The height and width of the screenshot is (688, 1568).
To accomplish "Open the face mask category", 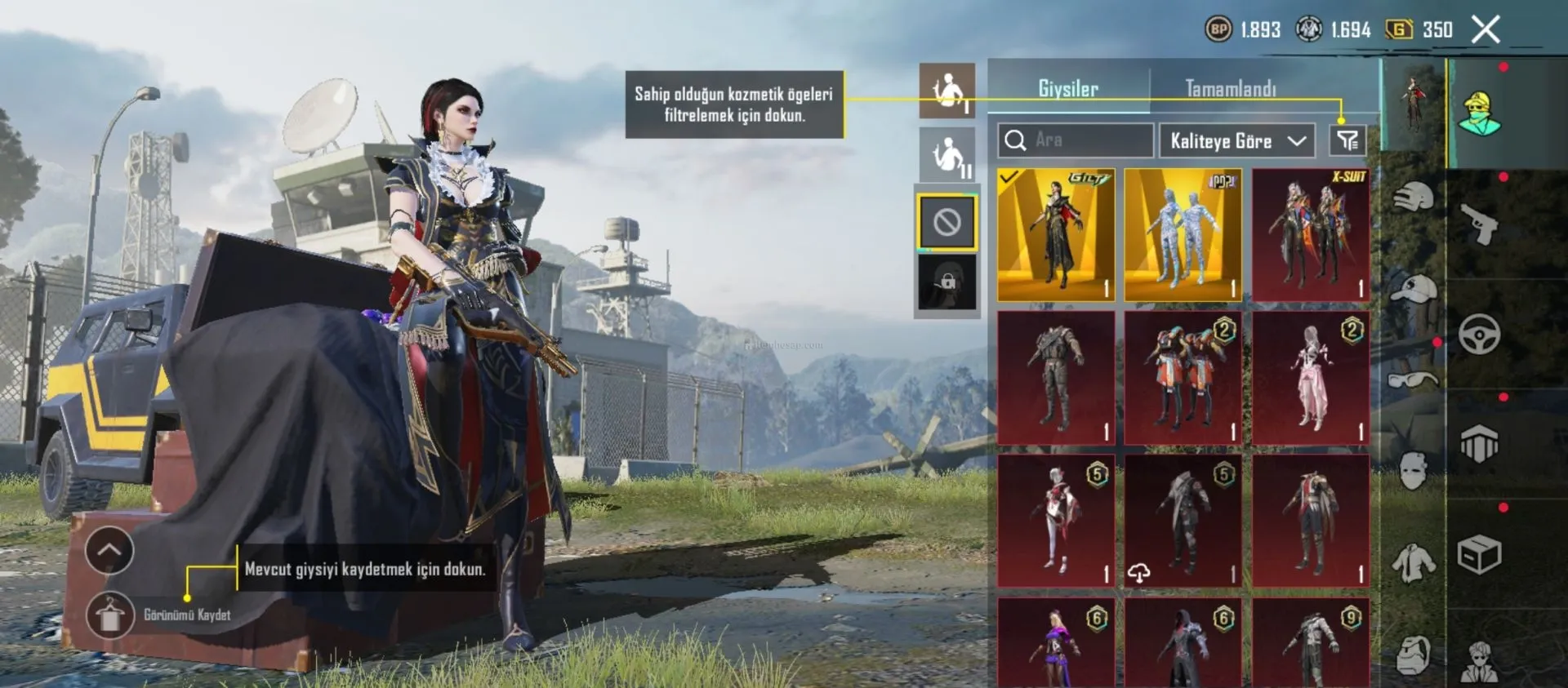I will coord(1413,471).
